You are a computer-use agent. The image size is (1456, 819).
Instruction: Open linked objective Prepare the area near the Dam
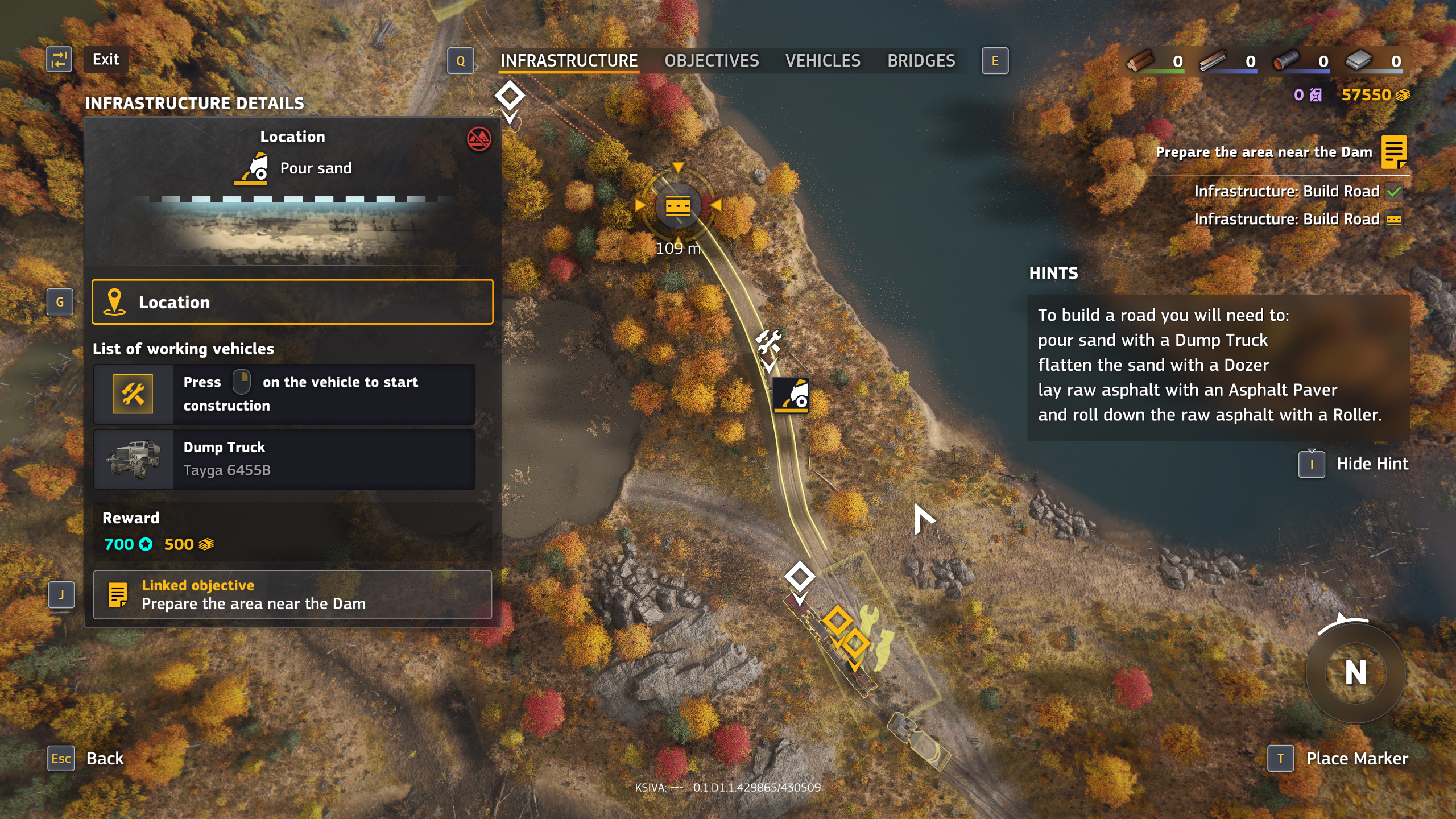292,595
